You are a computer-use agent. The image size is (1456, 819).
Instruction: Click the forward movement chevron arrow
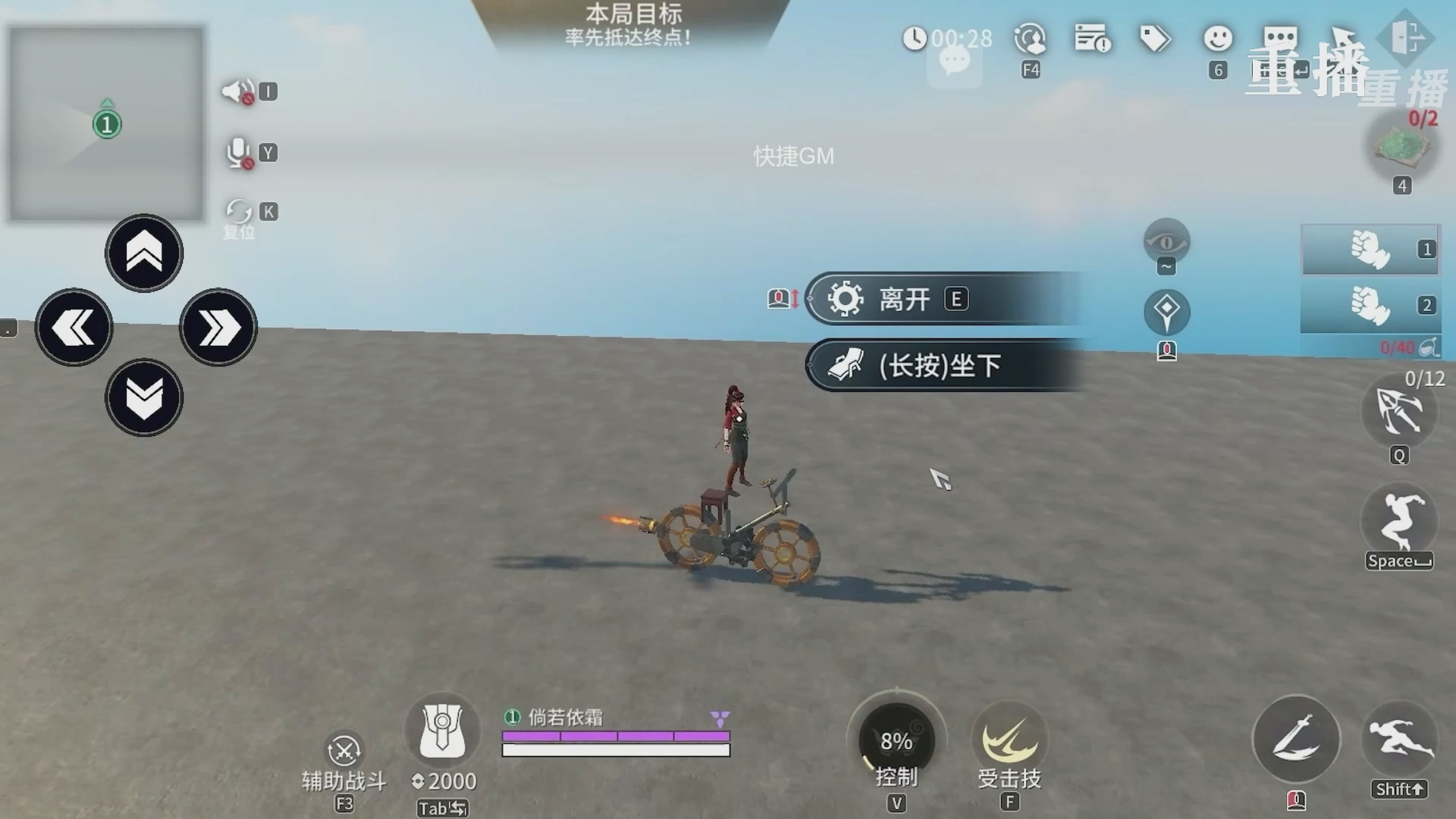point(144,254)
